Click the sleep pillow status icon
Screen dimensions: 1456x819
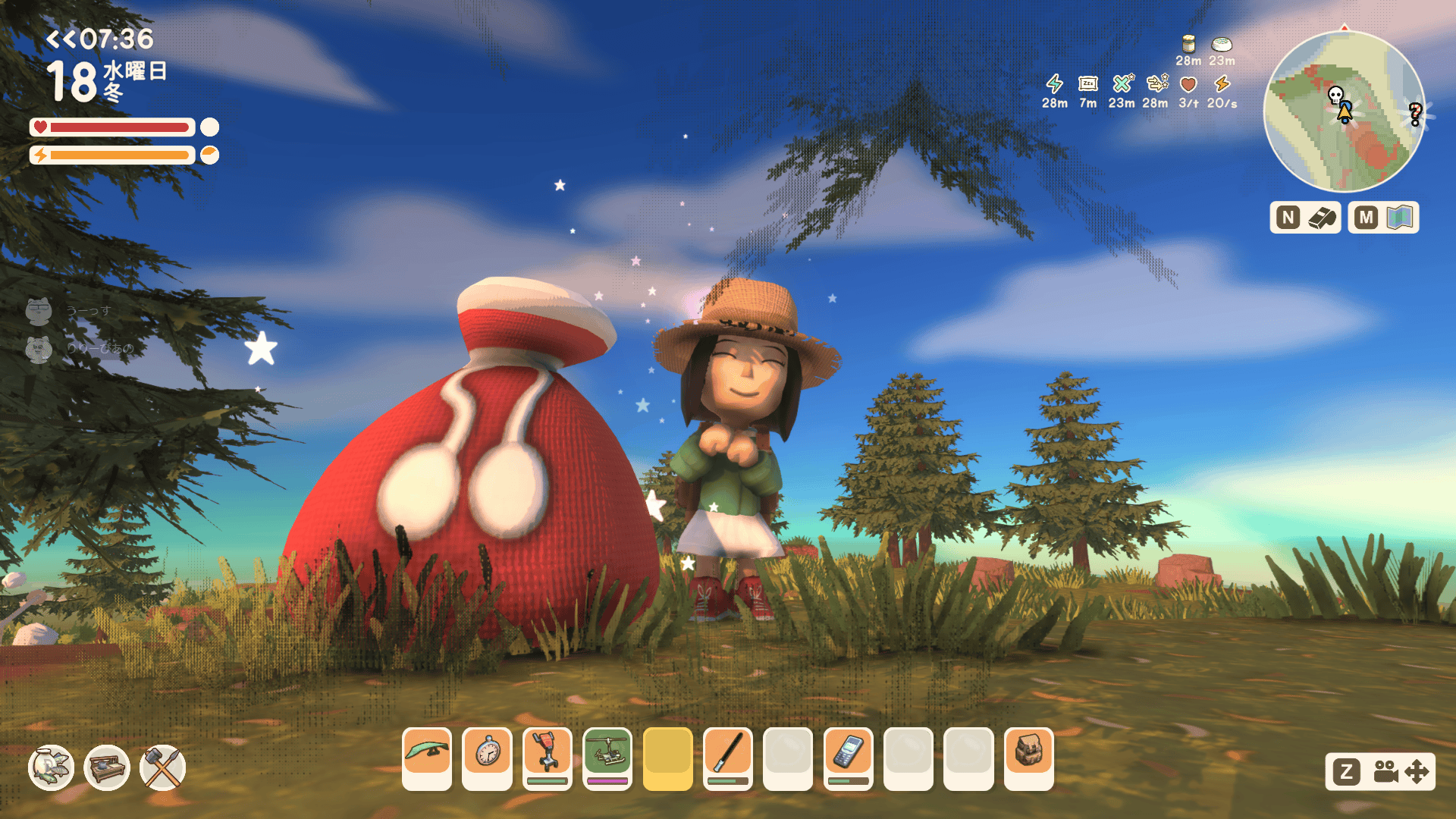coord(1088,84)
